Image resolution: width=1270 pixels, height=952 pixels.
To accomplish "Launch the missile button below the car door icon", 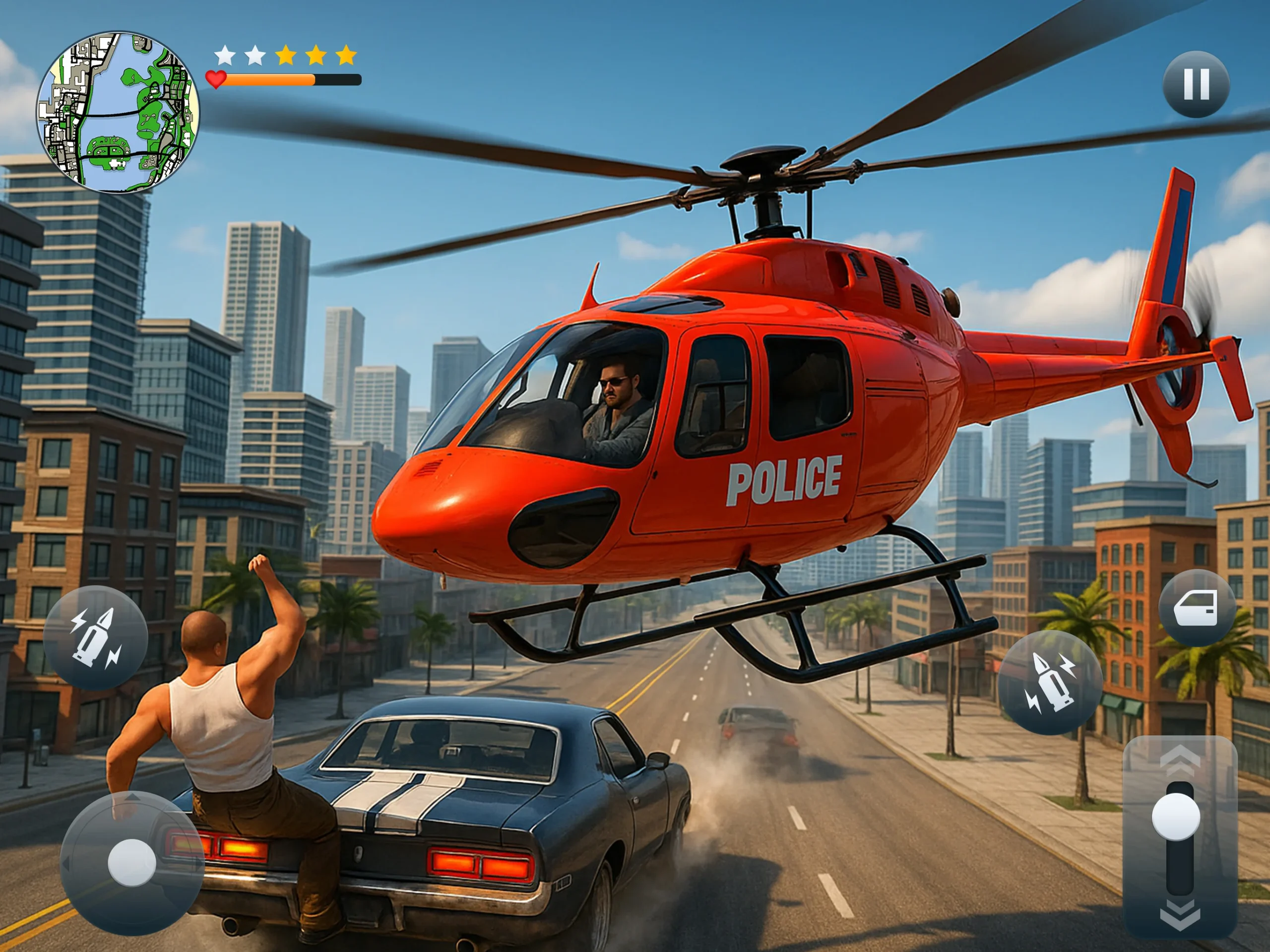I will click(x=1050, y=683).
